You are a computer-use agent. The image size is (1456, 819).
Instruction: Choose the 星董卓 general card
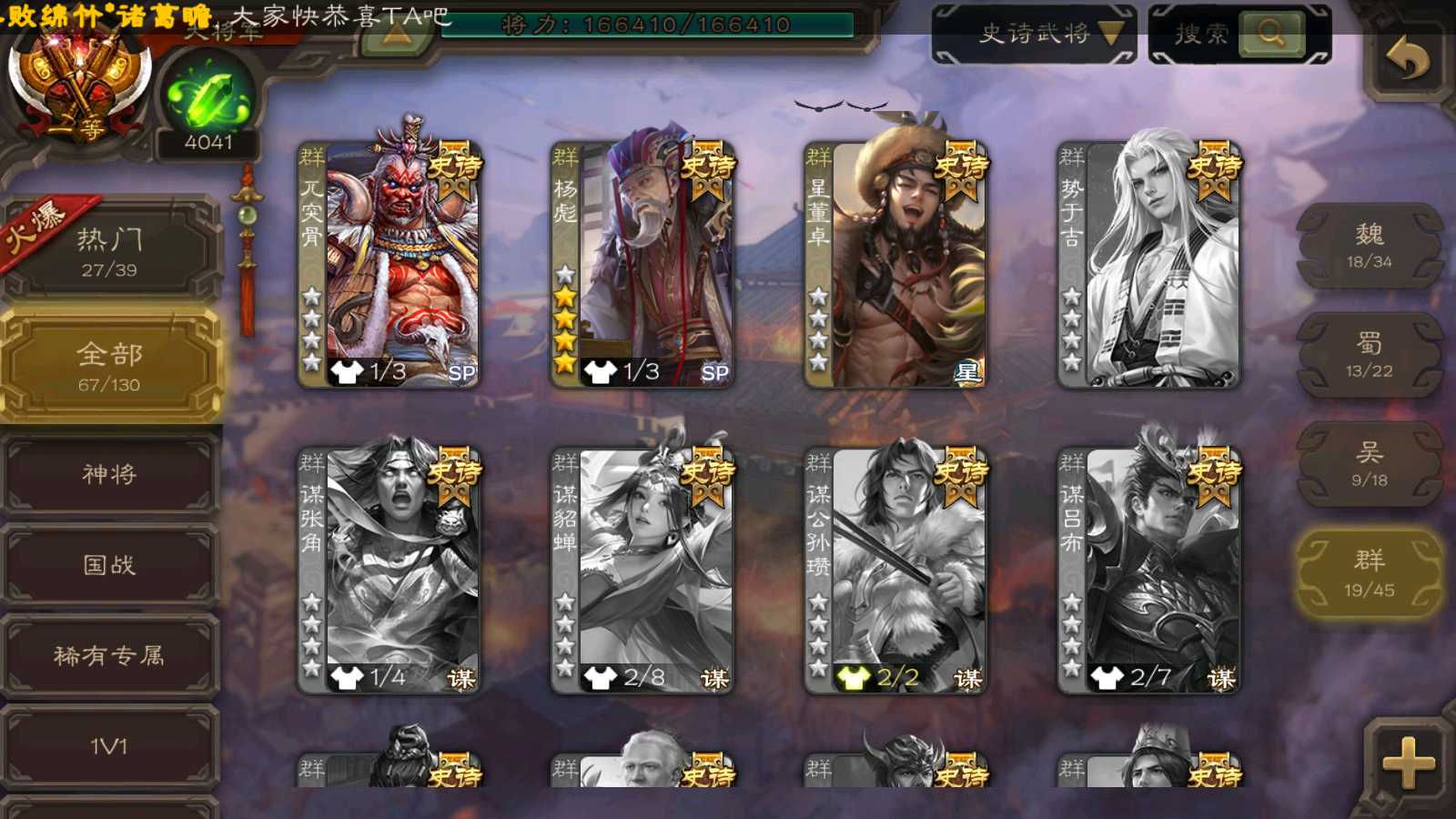895,264
